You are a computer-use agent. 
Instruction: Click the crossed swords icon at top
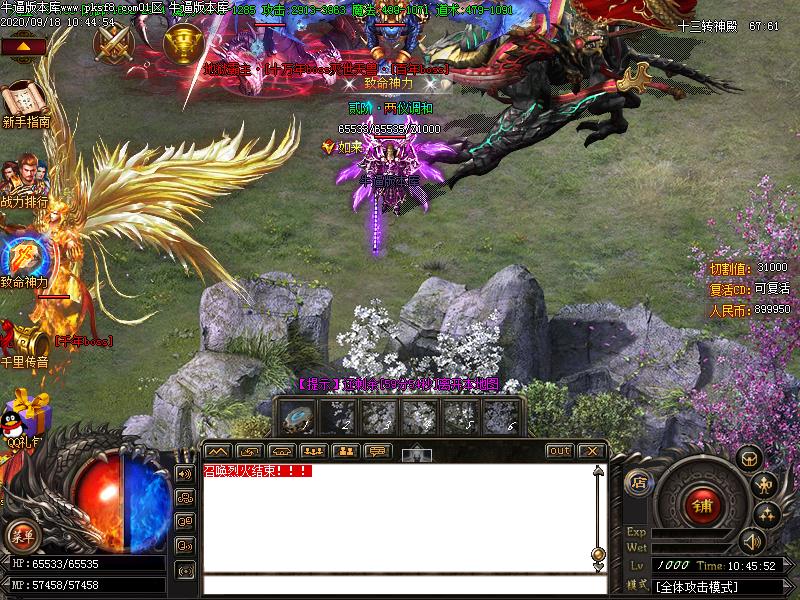(x=114, y=42)
